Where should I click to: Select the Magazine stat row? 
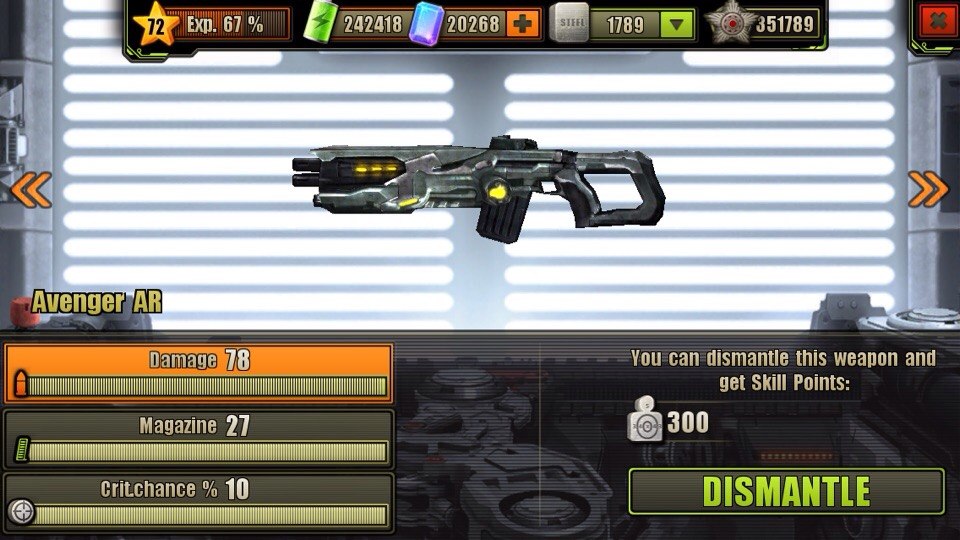198,438
